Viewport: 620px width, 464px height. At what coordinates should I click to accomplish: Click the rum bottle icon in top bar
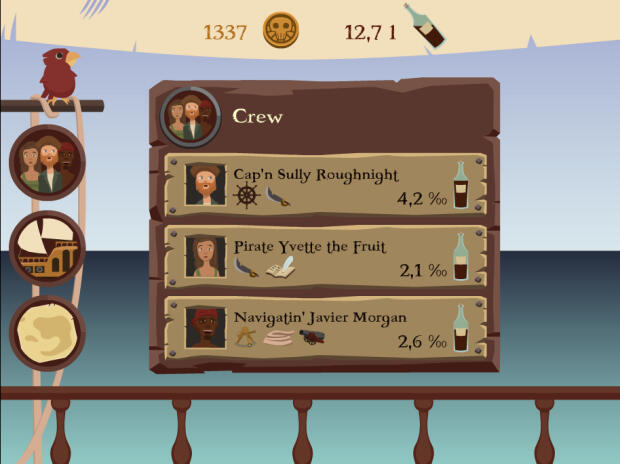point(423,26)
